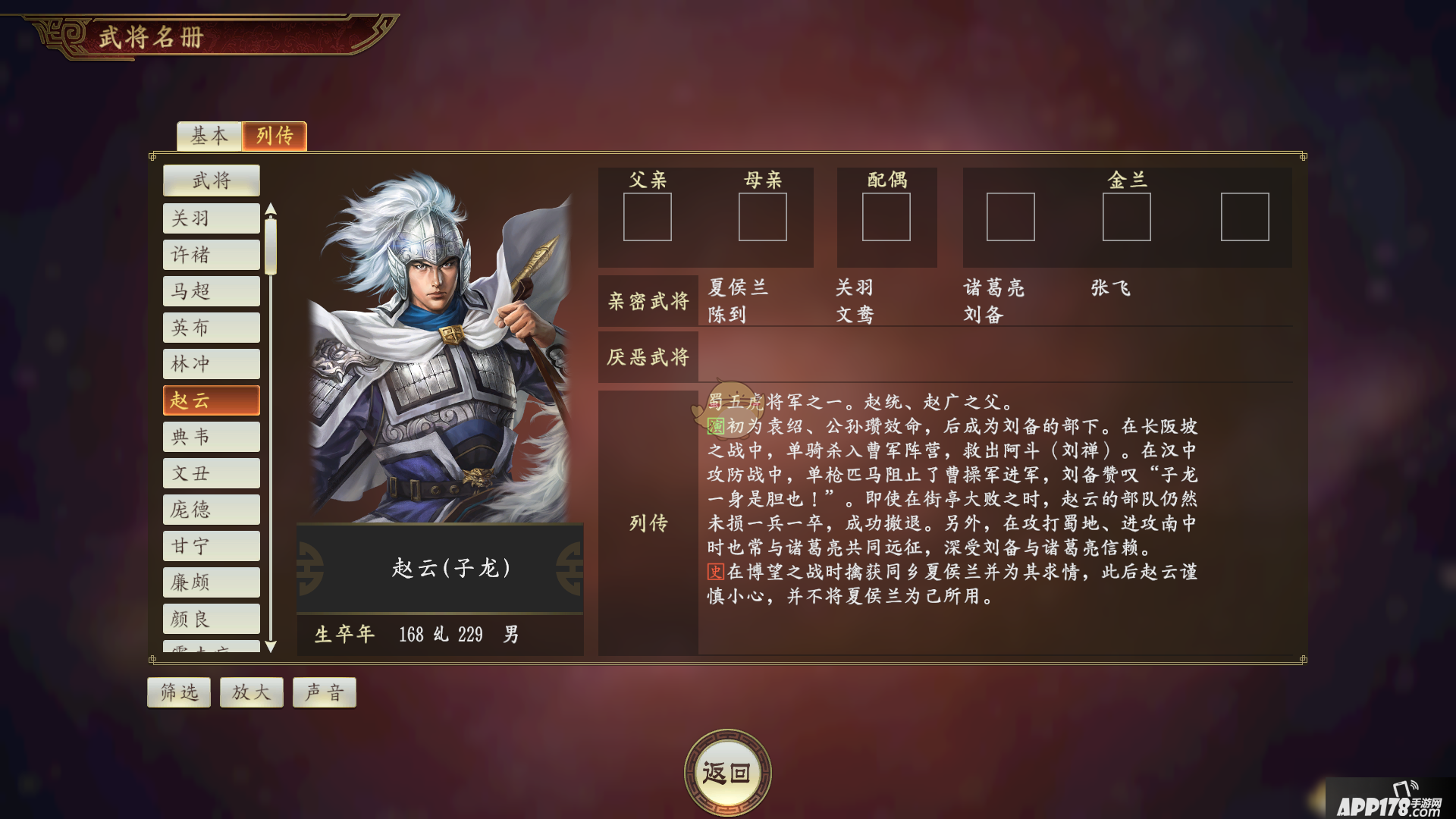Select 关羽 from the general list
1456x819 pixels.
tap(211, 218)
